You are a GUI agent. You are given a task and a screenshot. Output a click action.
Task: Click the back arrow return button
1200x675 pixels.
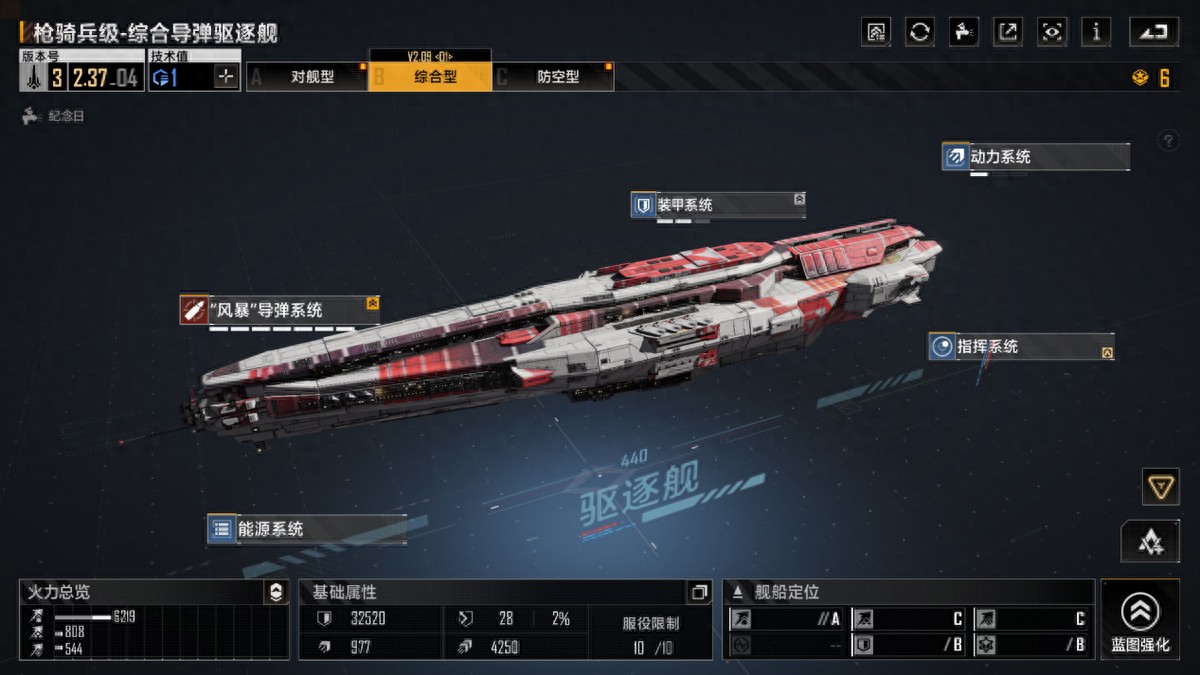[1154, 32]
